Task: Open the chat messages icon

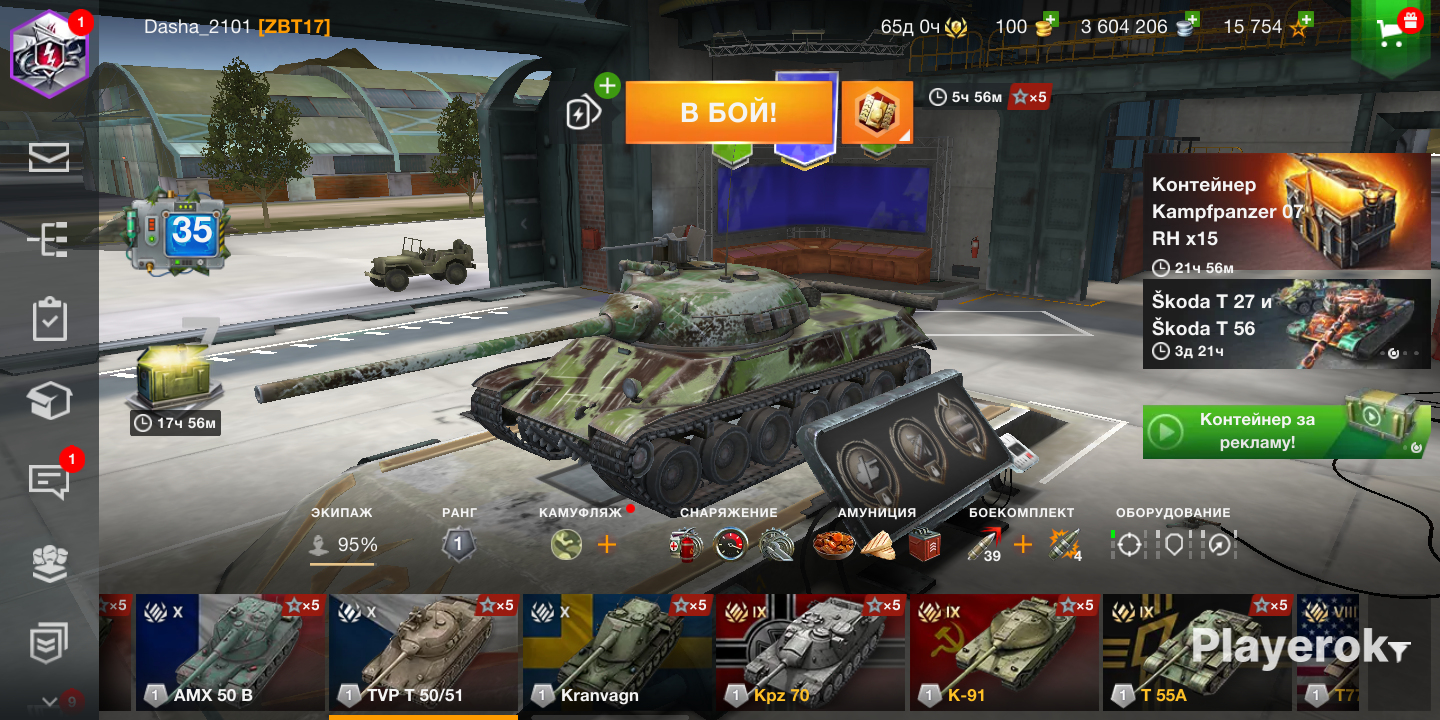Action: click(x=49, y=482)
